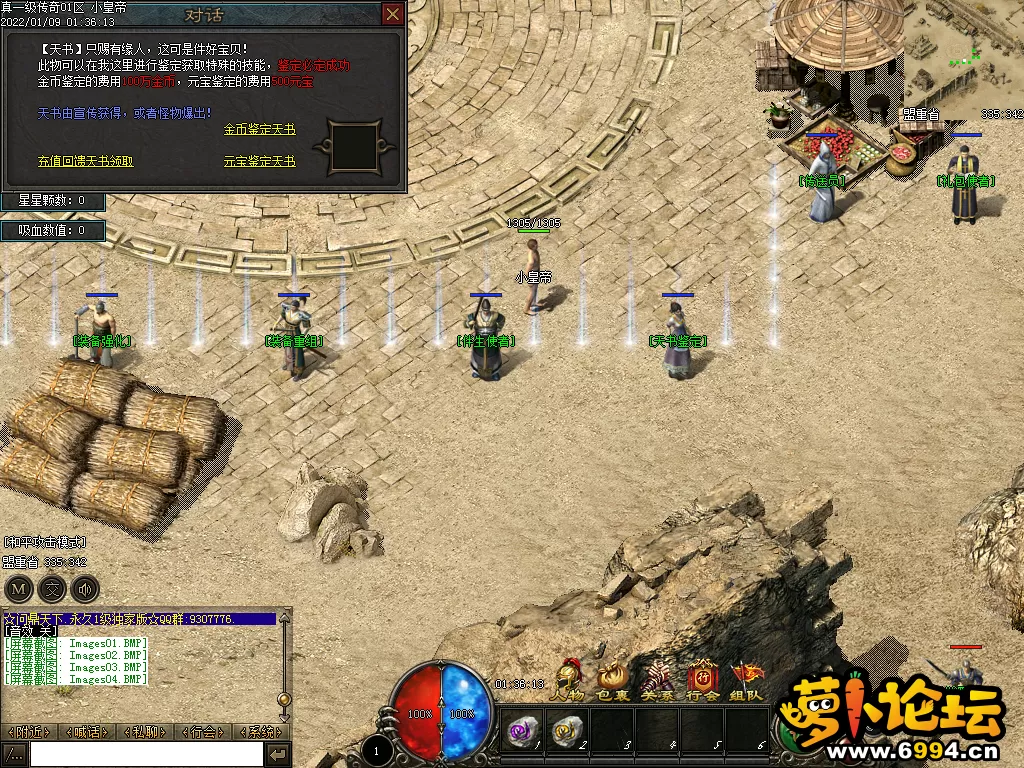Toggle sound with the speaker button
The width and height of the screenshot is (1024, 768).
point(85,588)
